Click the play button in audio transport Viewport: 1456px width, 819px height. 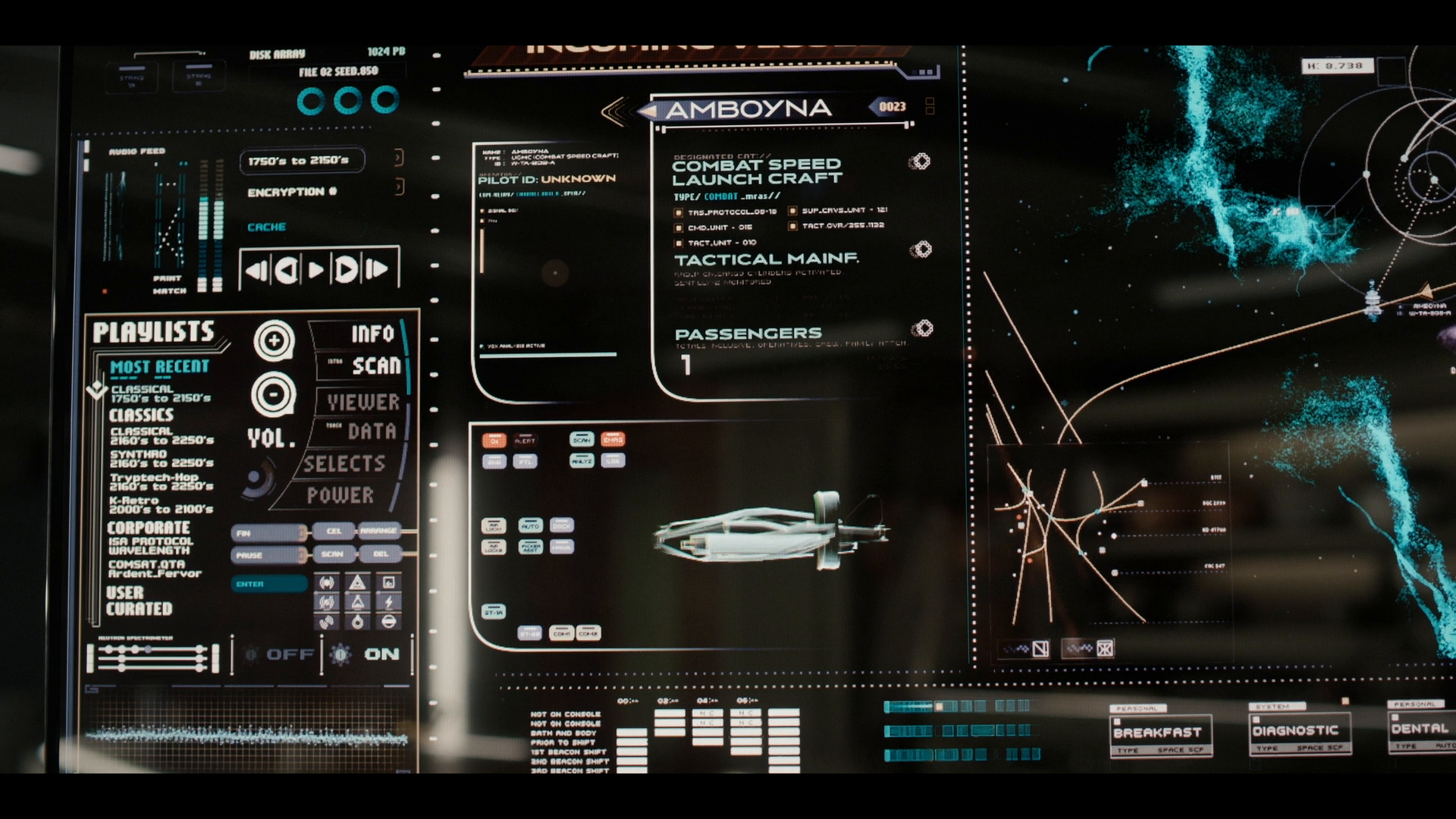point(316,269)
